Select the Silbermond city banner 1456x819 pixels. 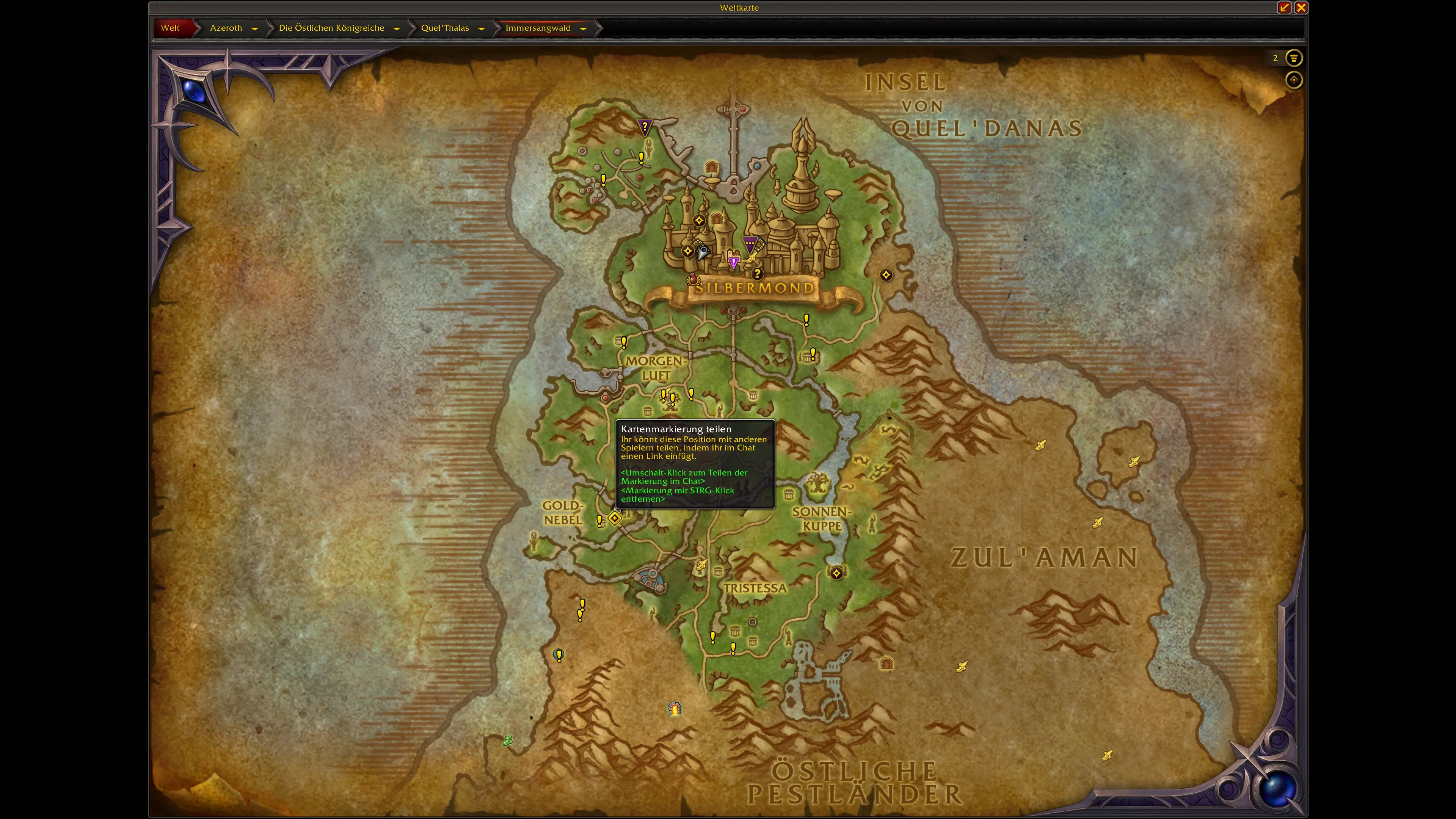[x=754, y=288]
